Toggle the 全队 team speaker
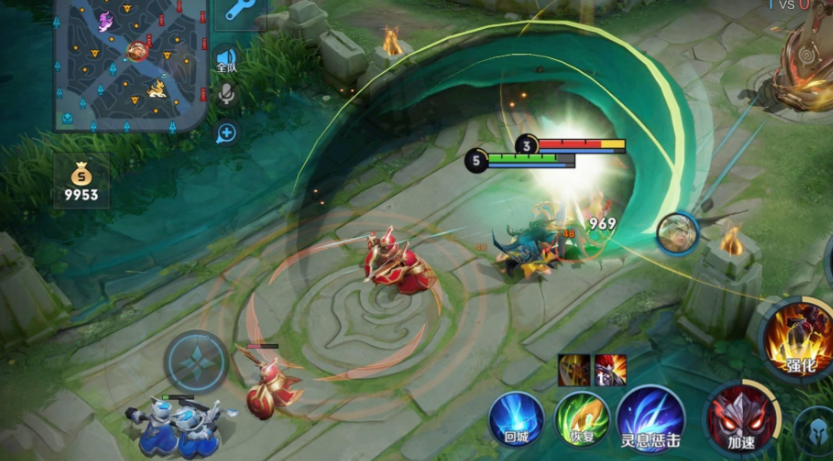Viewport: 833px width, 461px height. coord(226,62)
